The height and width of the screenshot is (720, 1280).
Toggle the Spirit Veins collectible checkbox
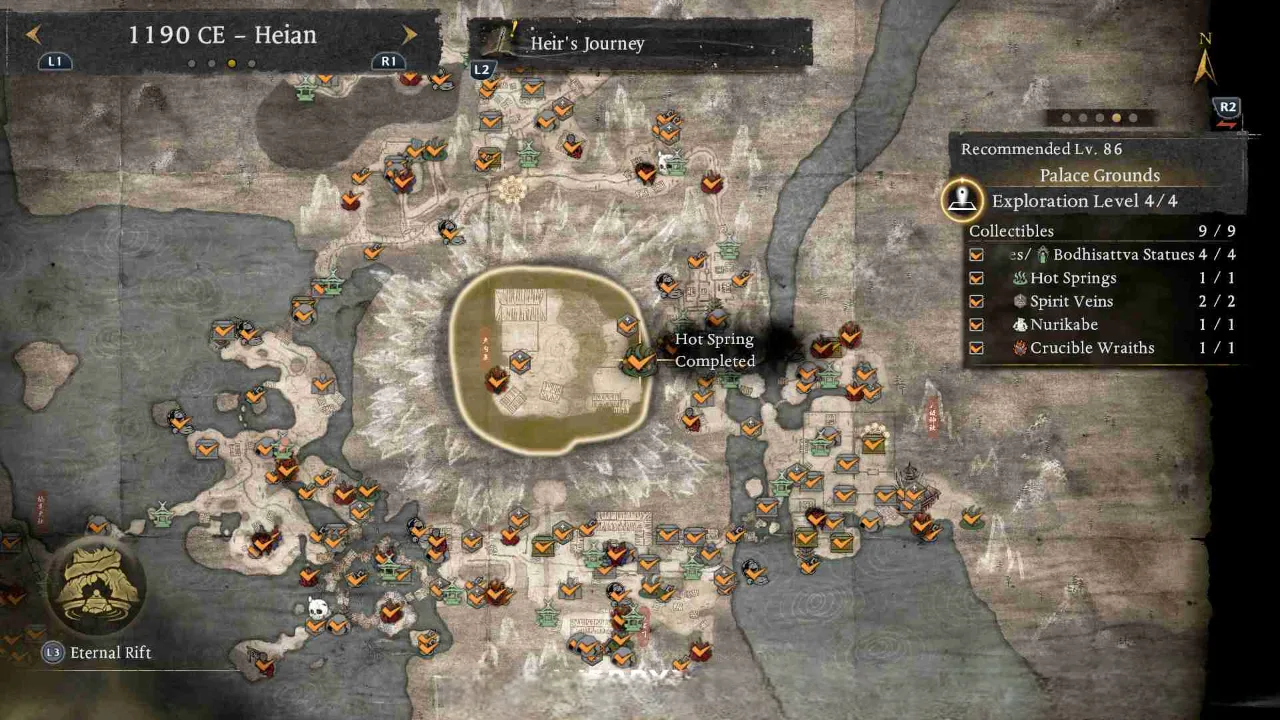point(976,301)
